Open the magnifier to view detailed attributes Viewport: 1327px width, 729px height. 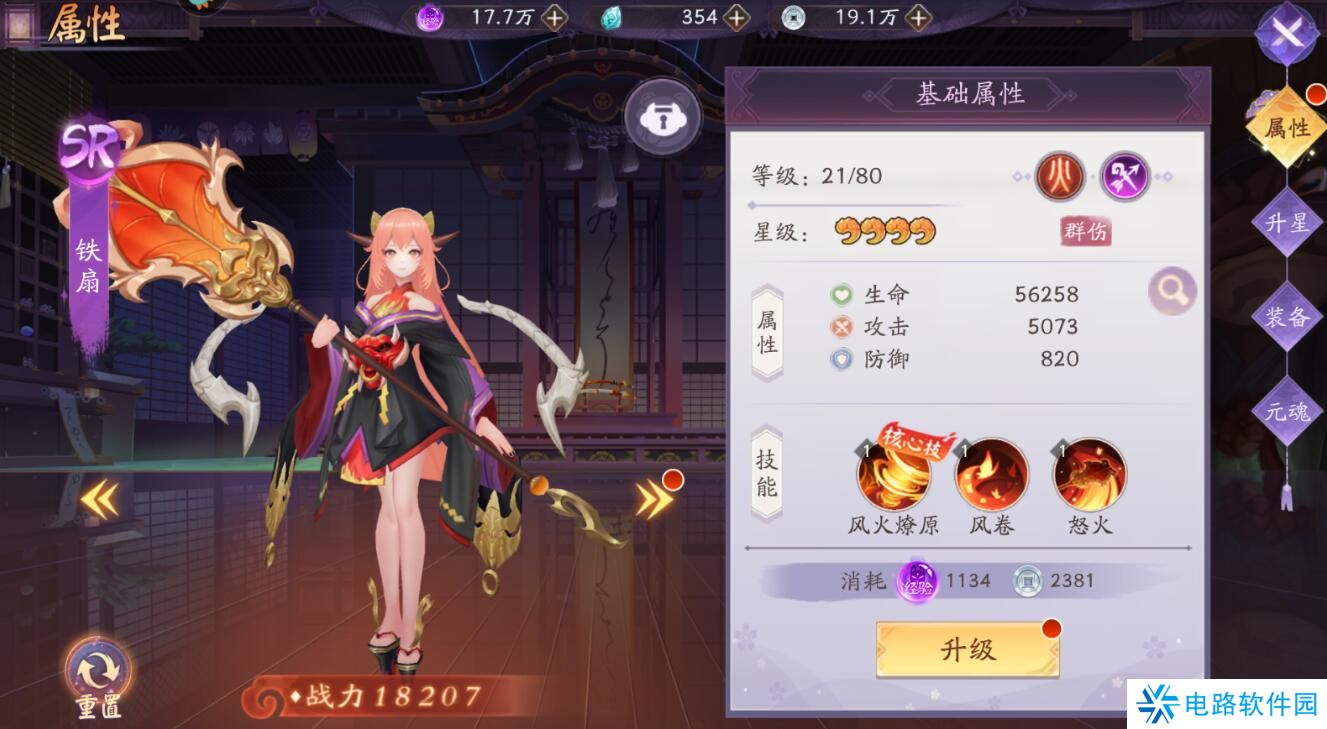click(x=1171, y=289)
